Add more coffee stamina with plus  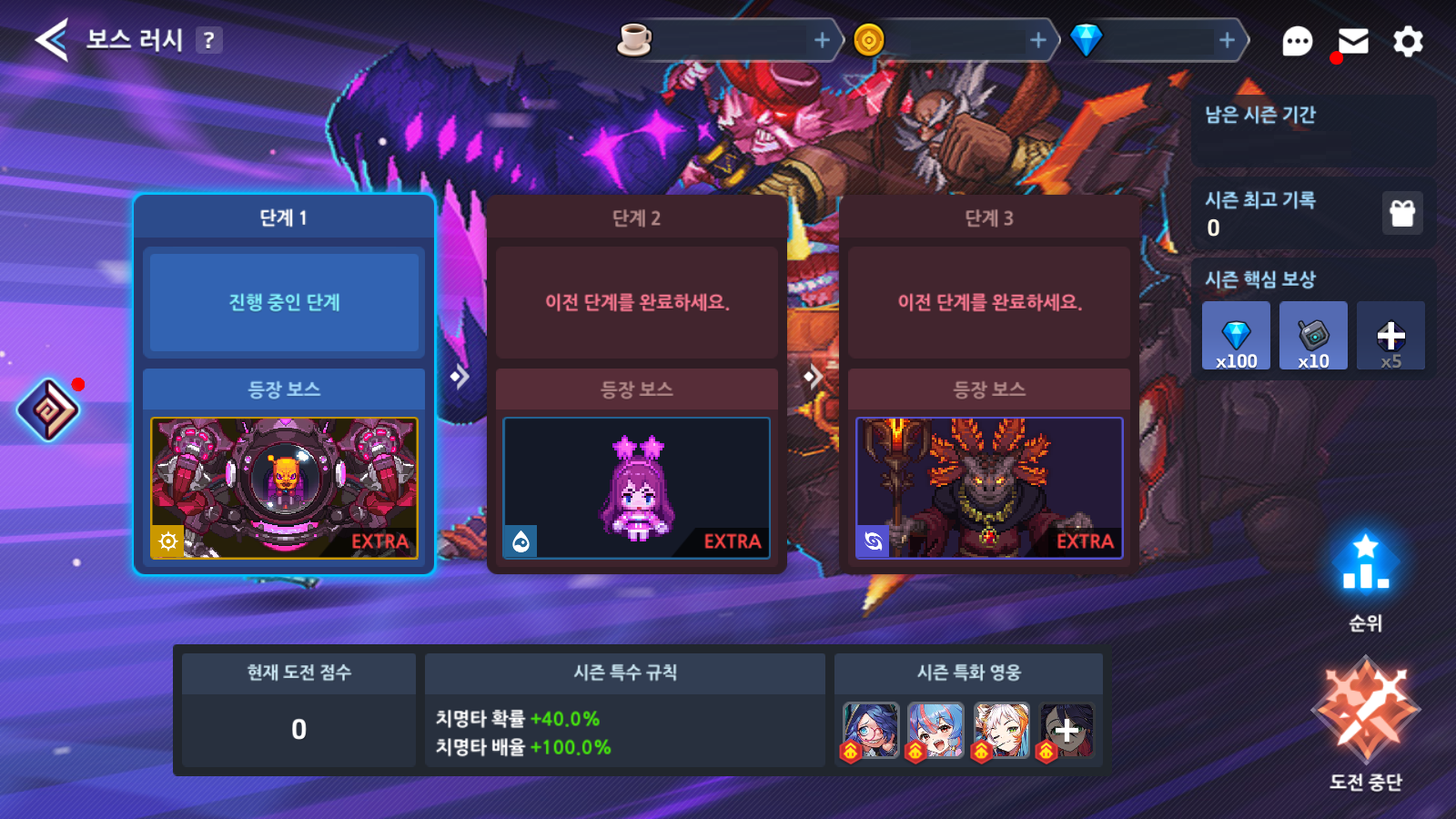[822, 40]
